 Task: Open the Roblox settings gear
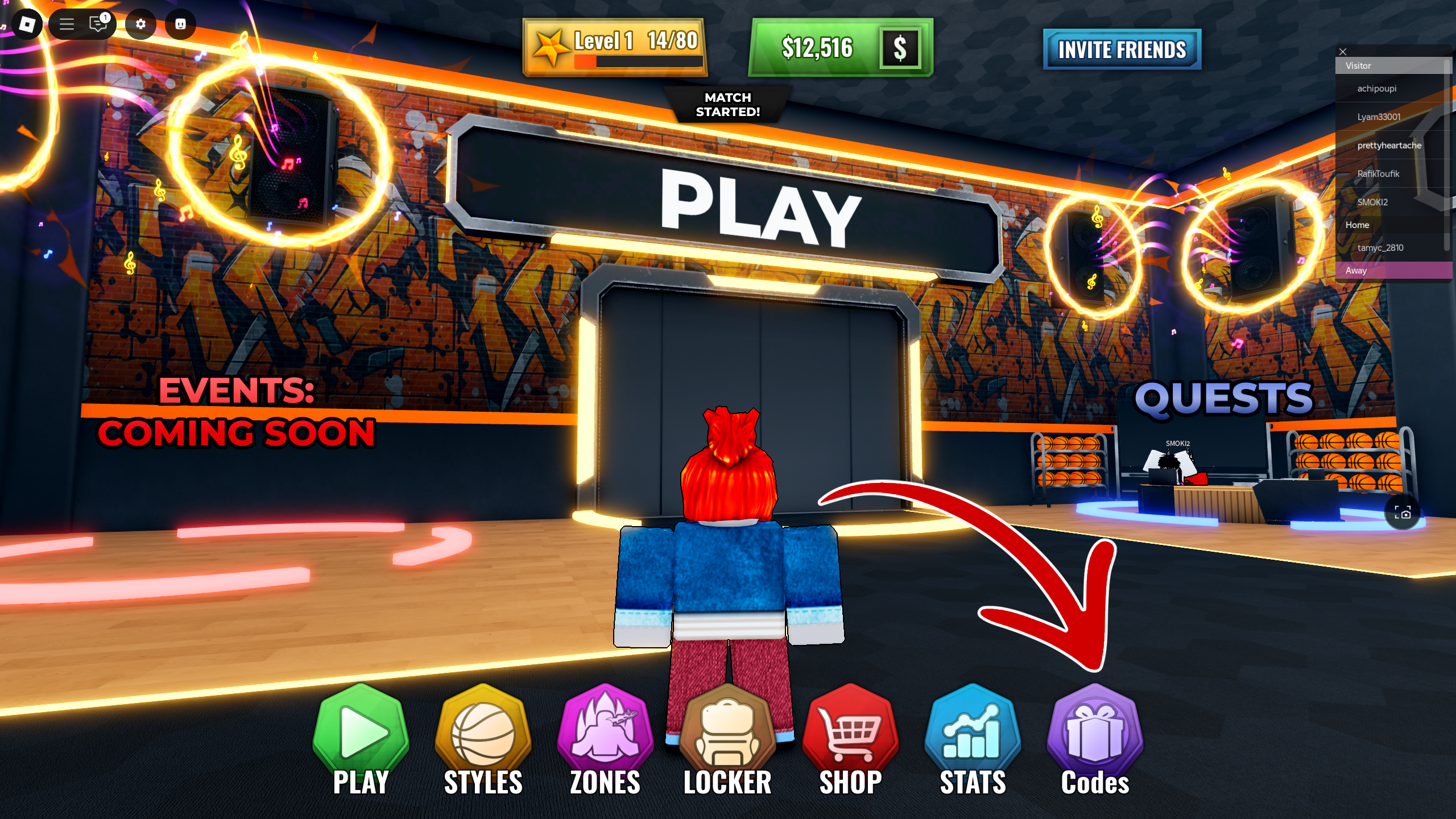coord(142,24)
